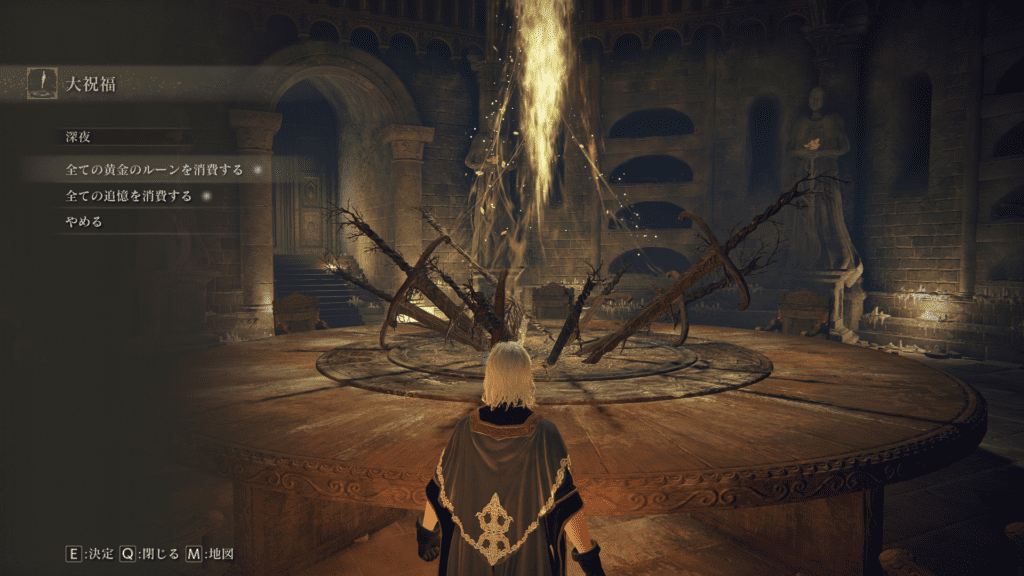Select 全ての追憶を消費する option
The height and width of the screenshot is (576, 1024).
(128, 196)
